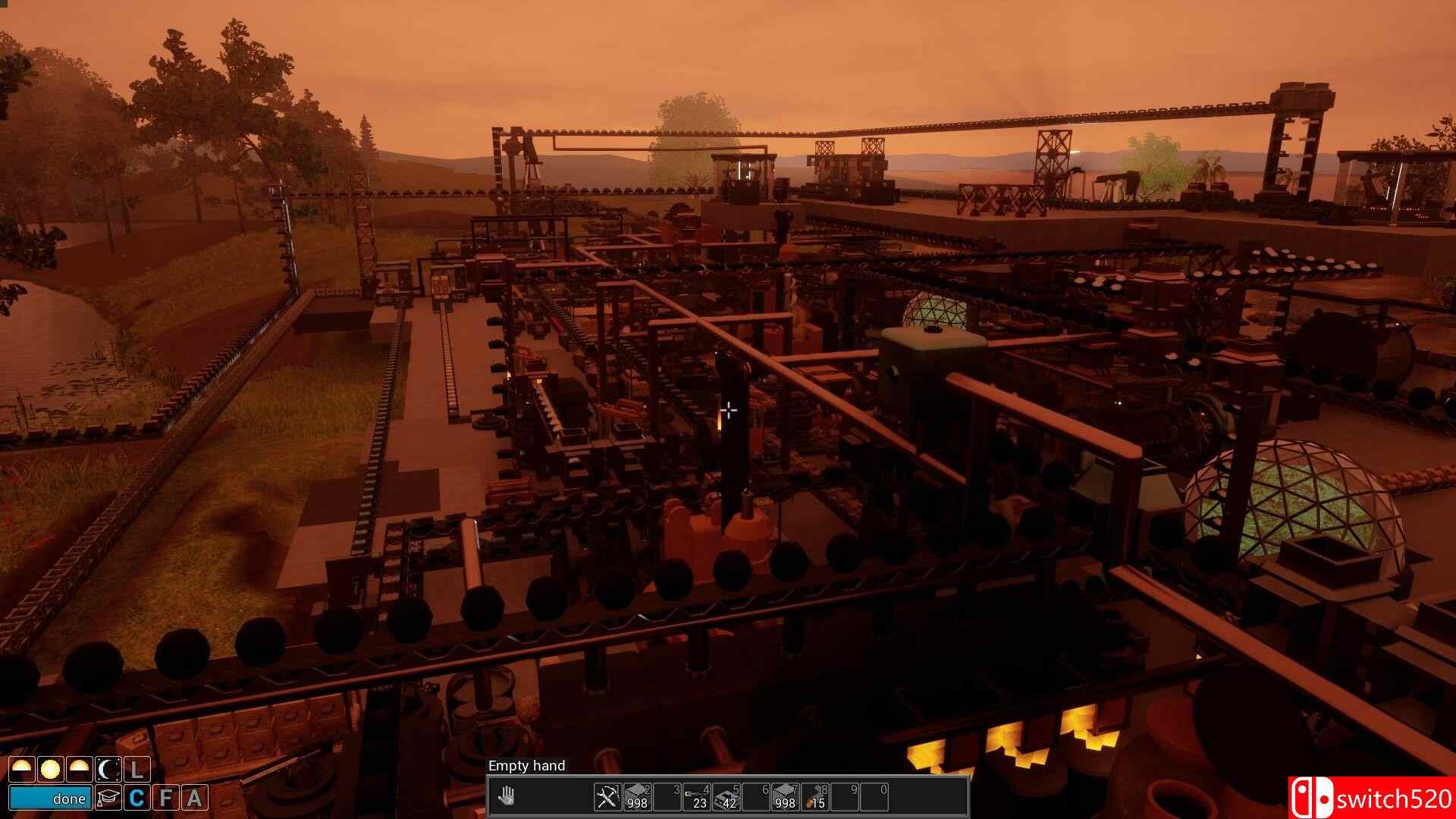Select hotbar slot 4 holding 23 items
The image size is (1456, 819).
697,796
